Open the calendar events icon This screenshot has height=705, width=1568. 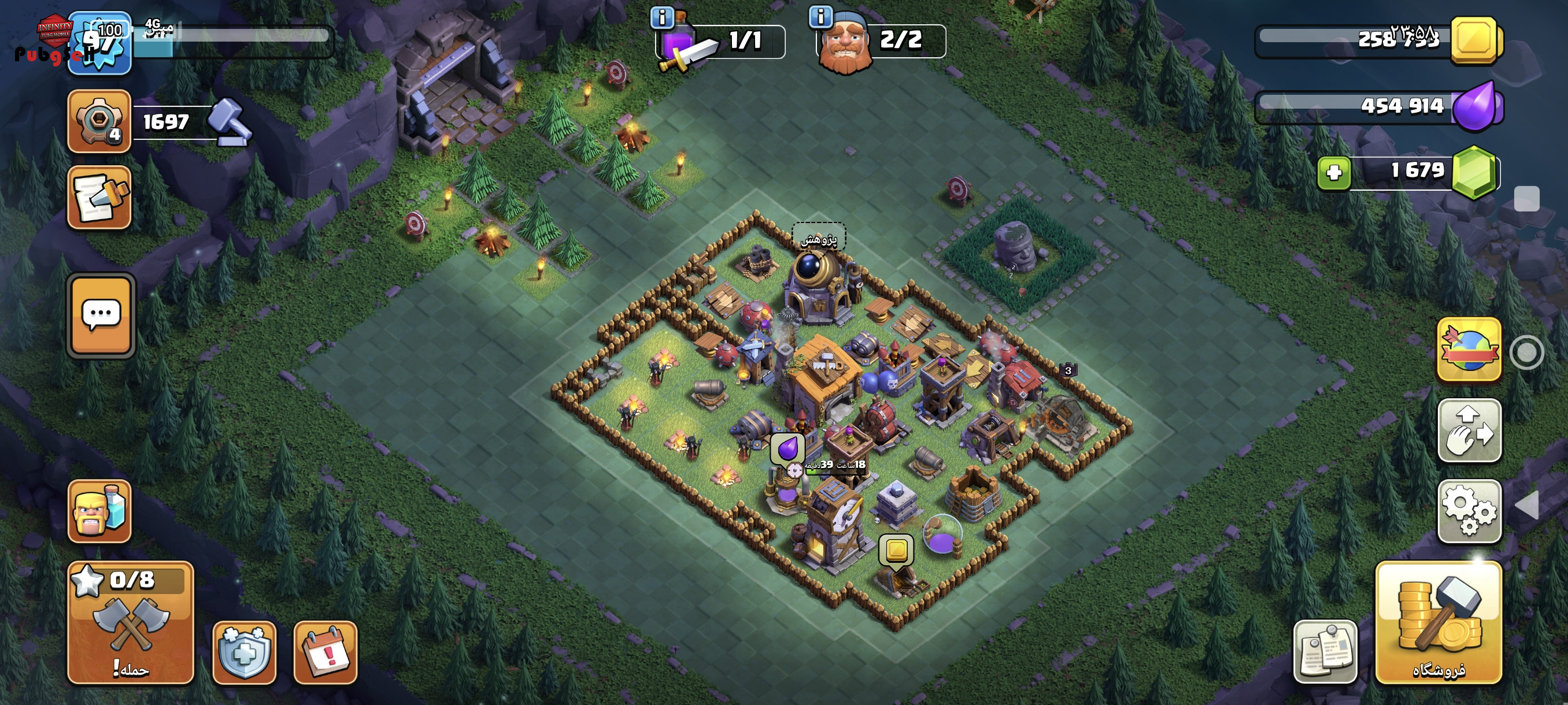pyautogui.click(x=325, y=652)
